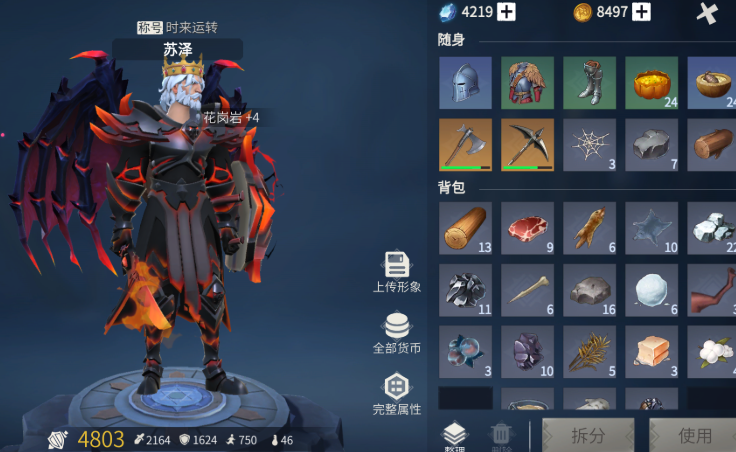This screenshot has height=452, width=736.
Task: Select the red chest armor slot
Action: tap(527, 82)
